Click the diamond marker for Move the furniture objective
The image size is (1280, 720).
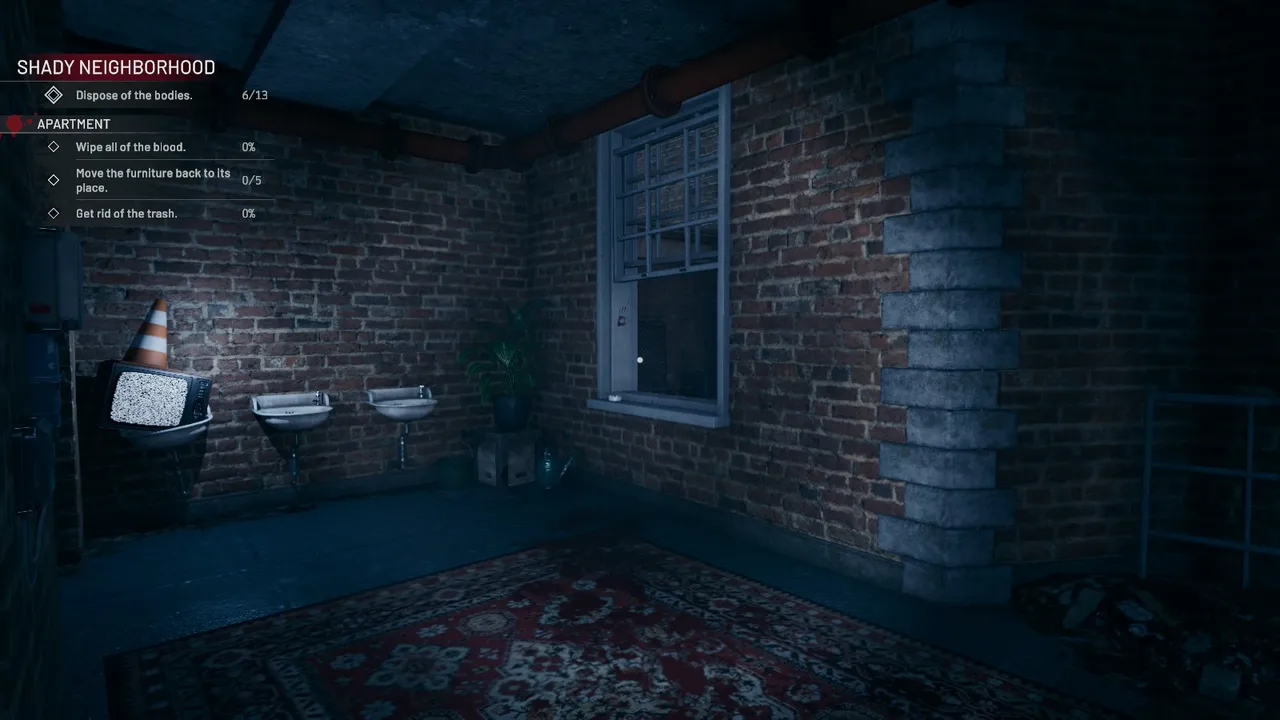click(x=54, y=180)
